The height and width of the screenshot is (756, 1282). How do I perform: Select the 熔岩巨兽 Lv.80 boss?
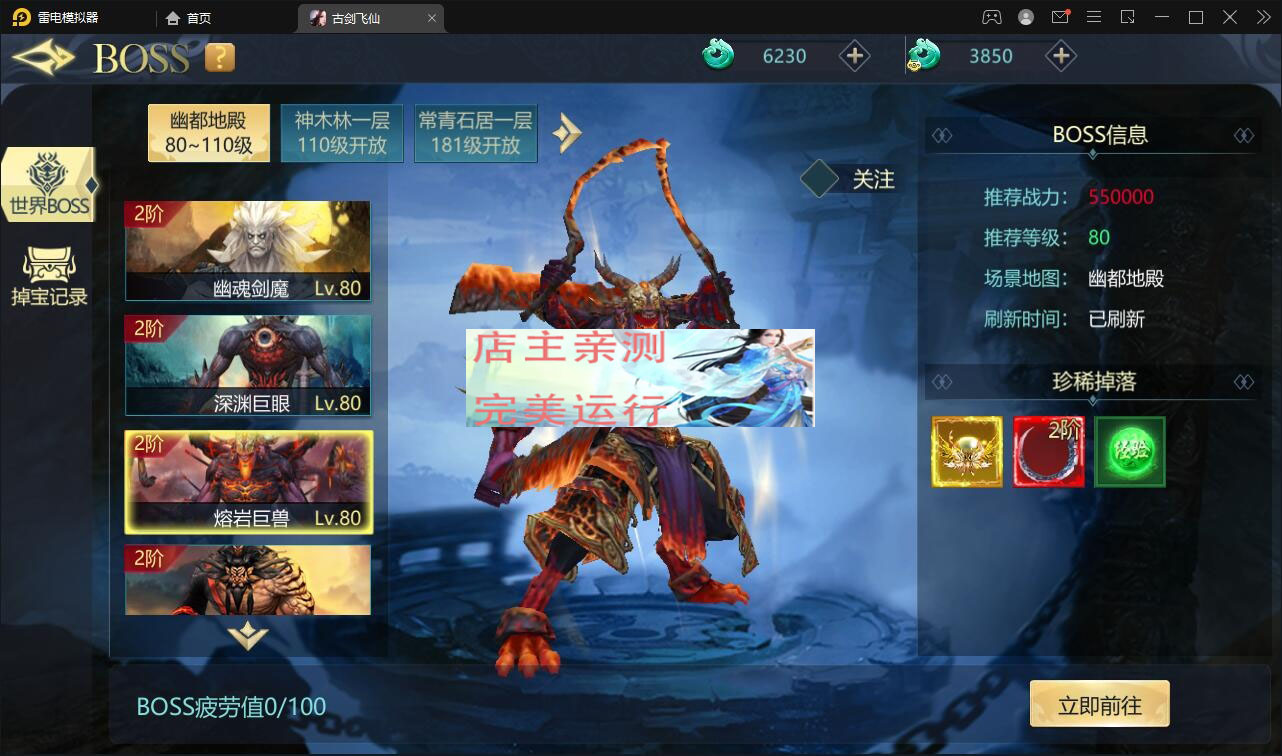pos(248,482)
